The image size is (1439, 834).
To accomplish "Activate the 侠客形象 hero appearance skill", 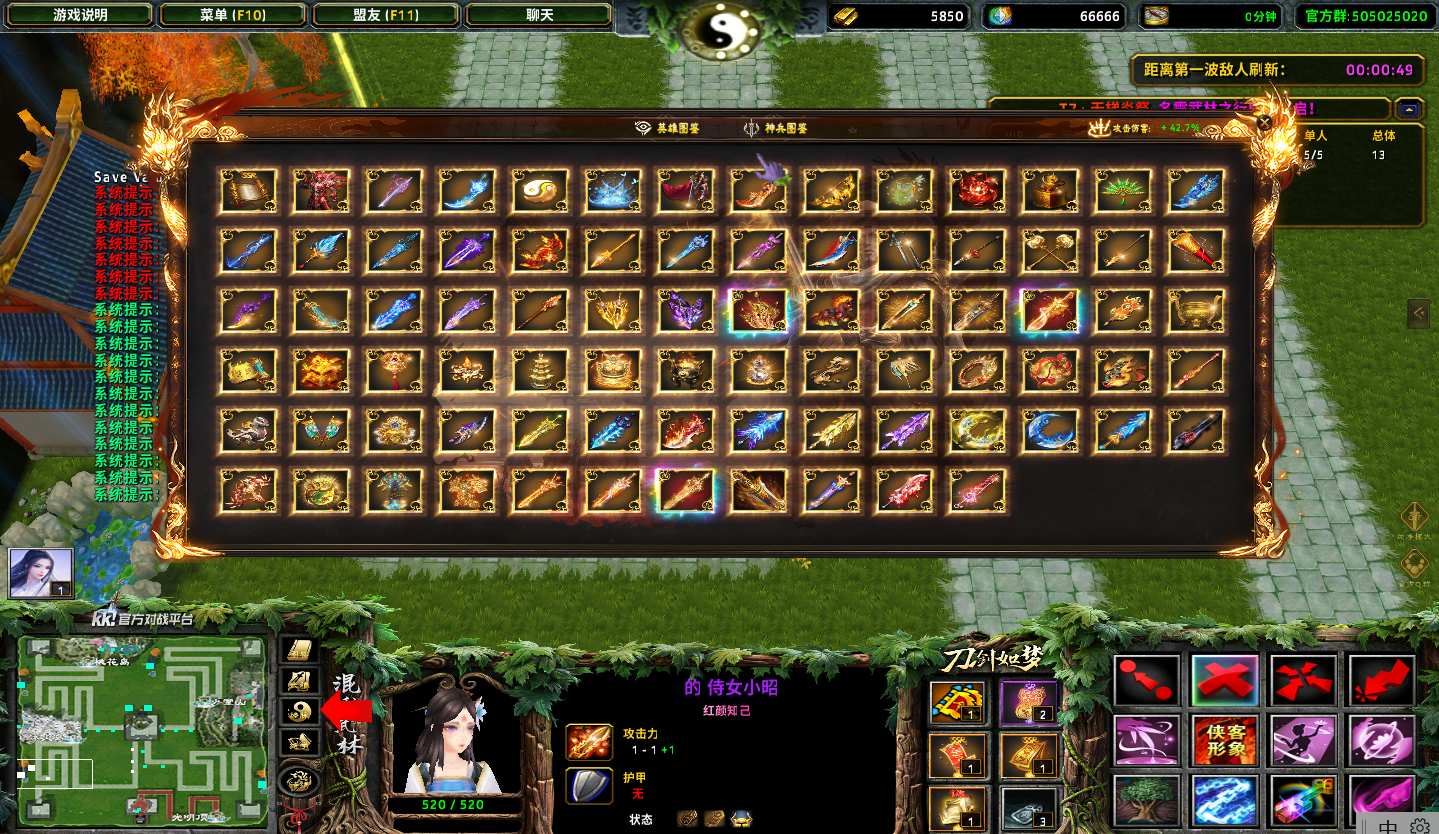I will click(x=1224, y=741).
